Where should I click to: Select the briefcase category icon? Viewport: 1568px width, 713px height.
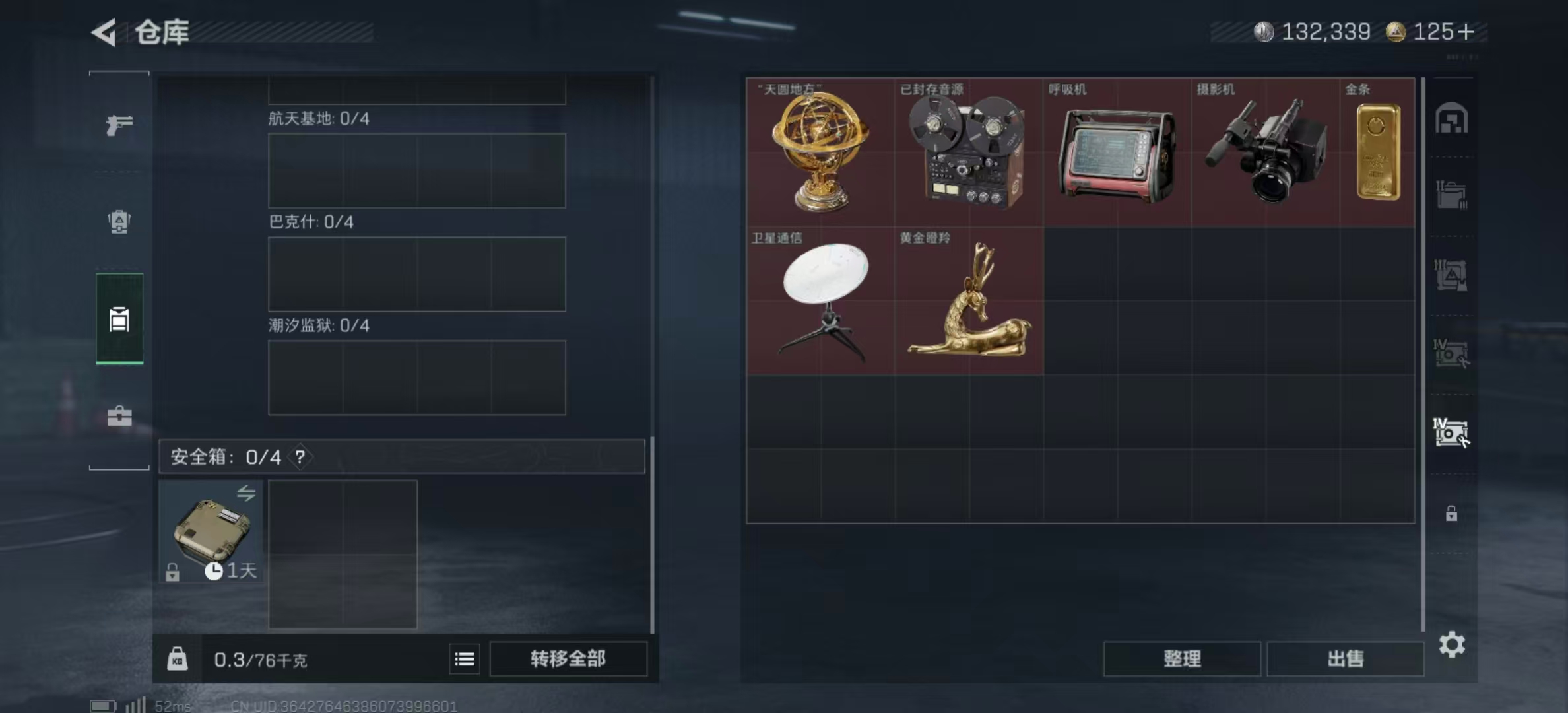(x=119, y=416)
